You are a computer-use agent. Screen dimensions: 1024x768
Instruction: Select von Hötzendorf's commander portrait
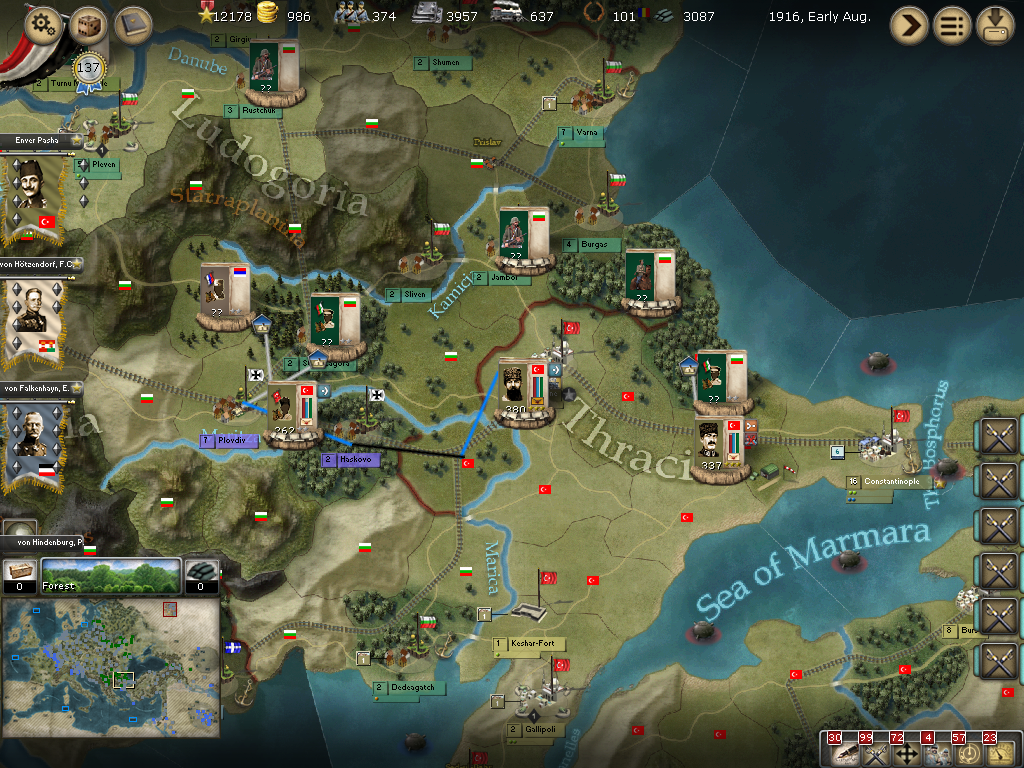33,318
